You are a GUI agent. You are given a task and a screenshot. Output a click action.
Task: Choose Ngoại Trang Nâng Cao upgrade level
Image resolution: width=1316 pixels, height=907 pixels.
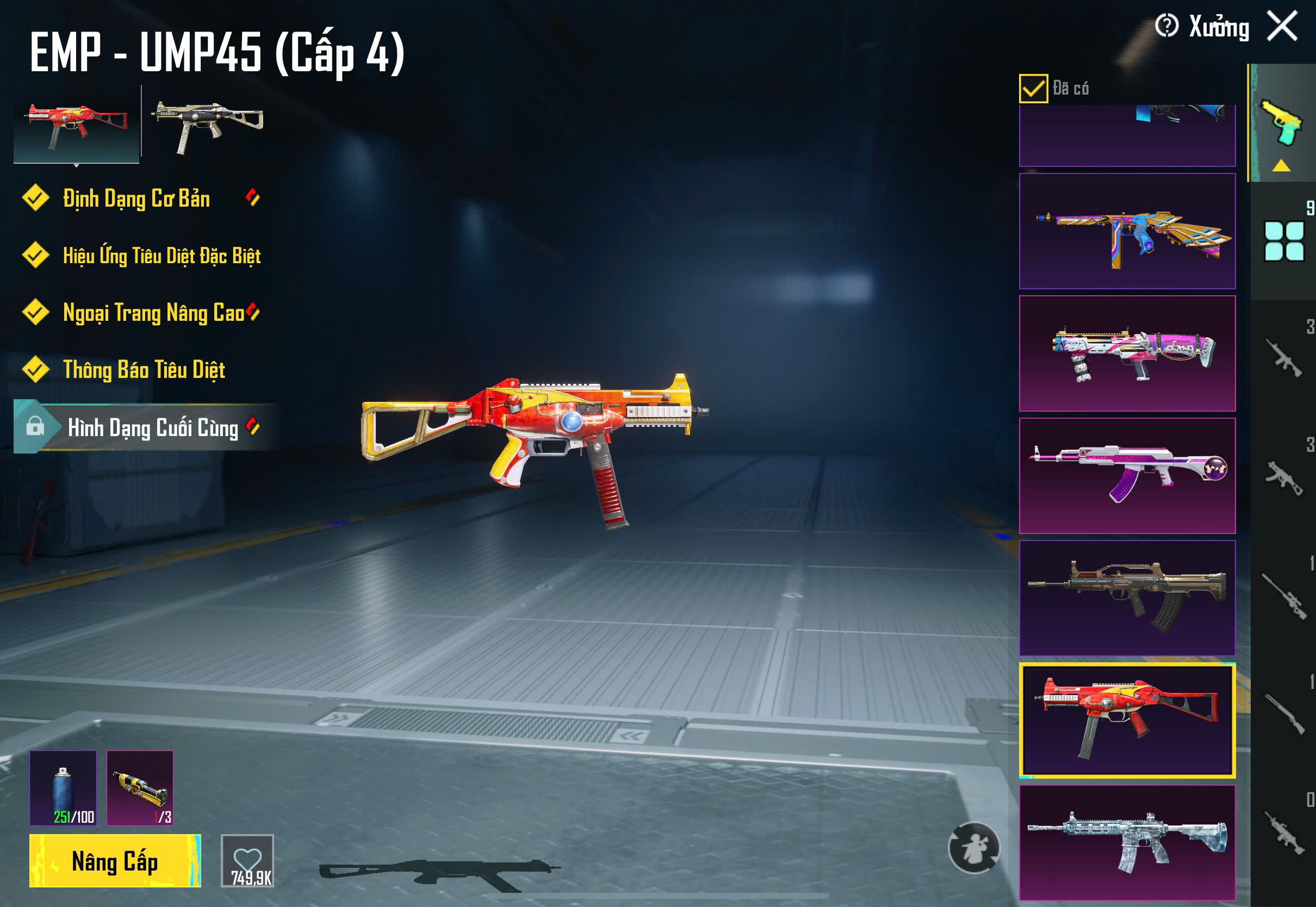coord(153,313)
